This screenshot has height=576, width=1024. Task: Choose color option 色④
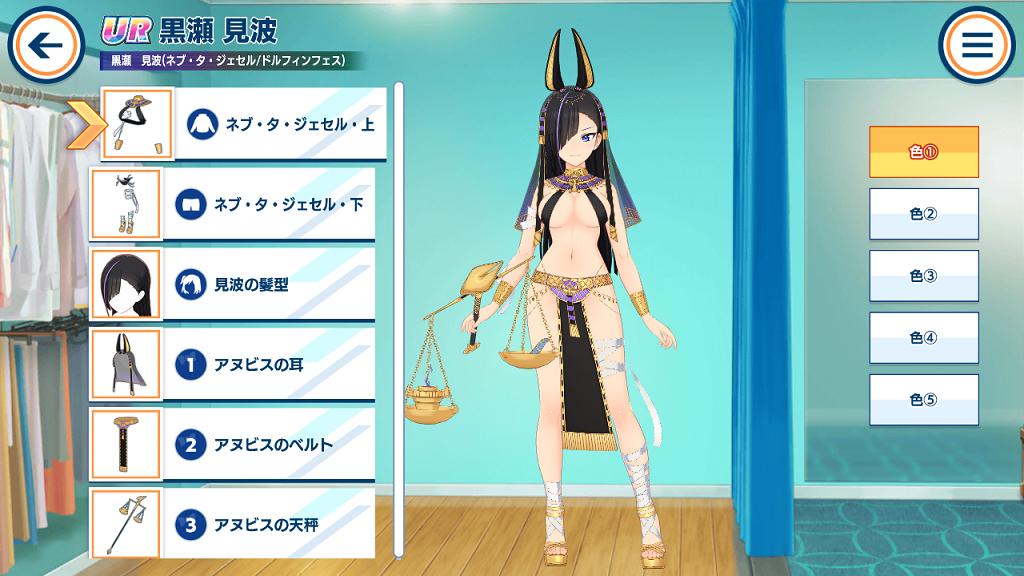point(923,338)
